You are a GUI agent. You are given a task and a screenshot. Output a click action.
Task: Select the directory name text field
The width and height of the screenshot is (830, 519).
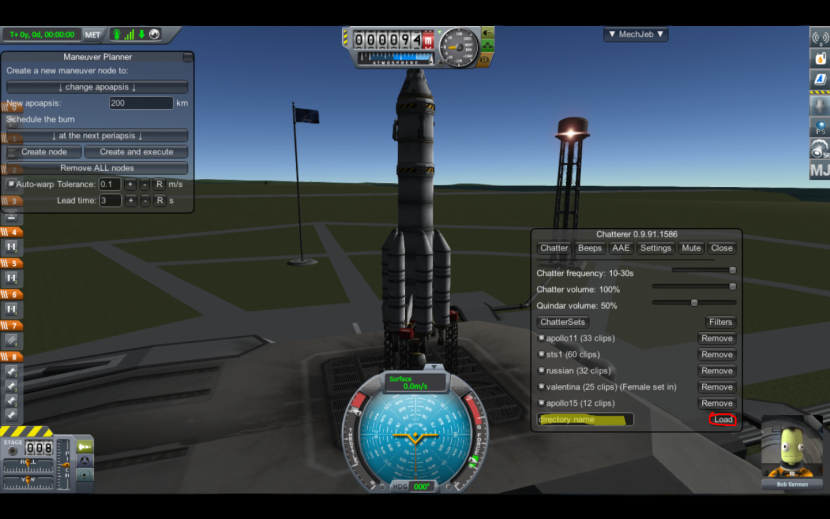point(585,420)
